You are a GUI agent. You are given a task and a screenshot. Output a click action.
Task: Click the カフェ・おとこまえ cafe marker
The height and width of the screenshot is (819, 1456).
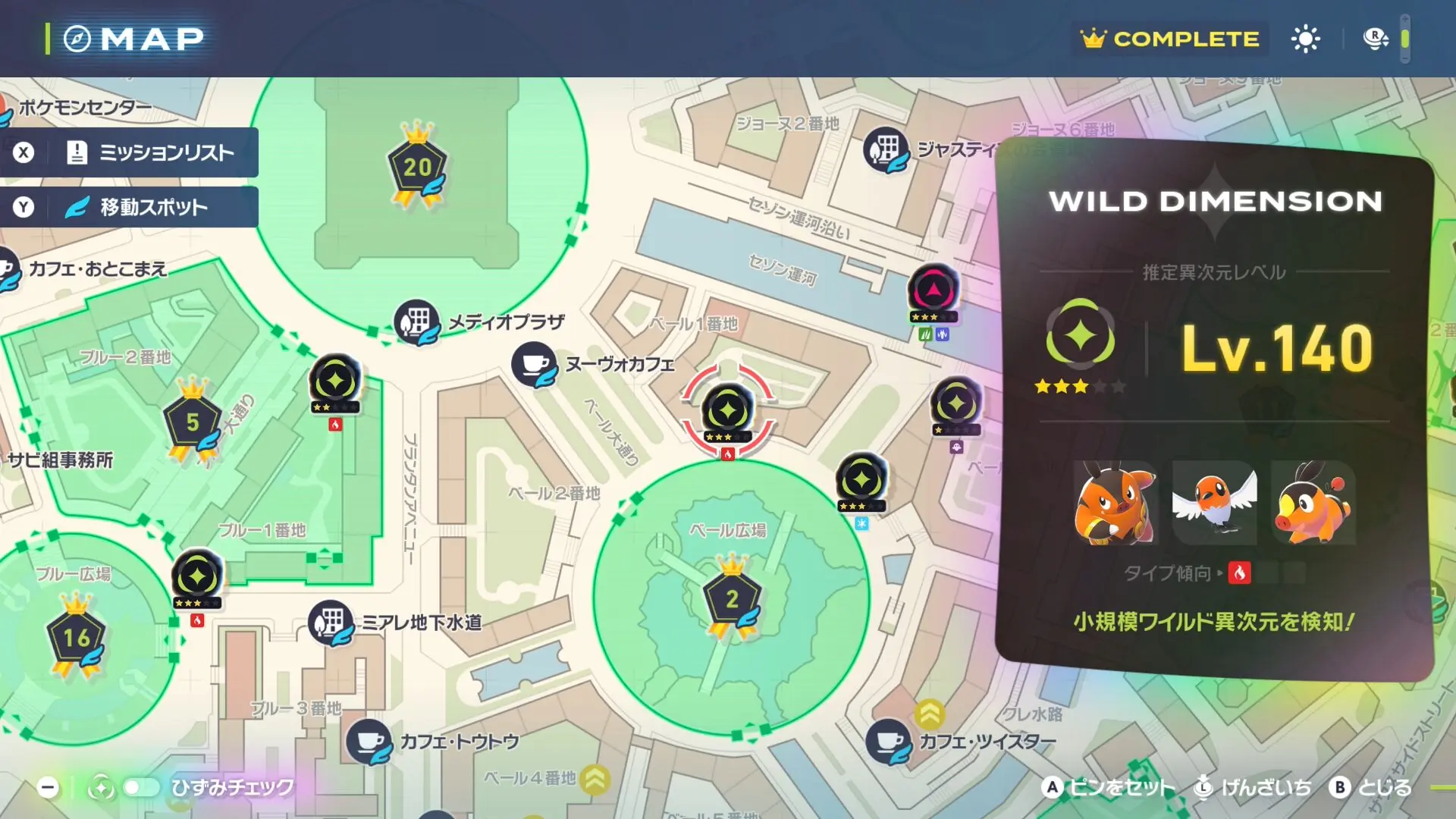(x=8, y=270)
